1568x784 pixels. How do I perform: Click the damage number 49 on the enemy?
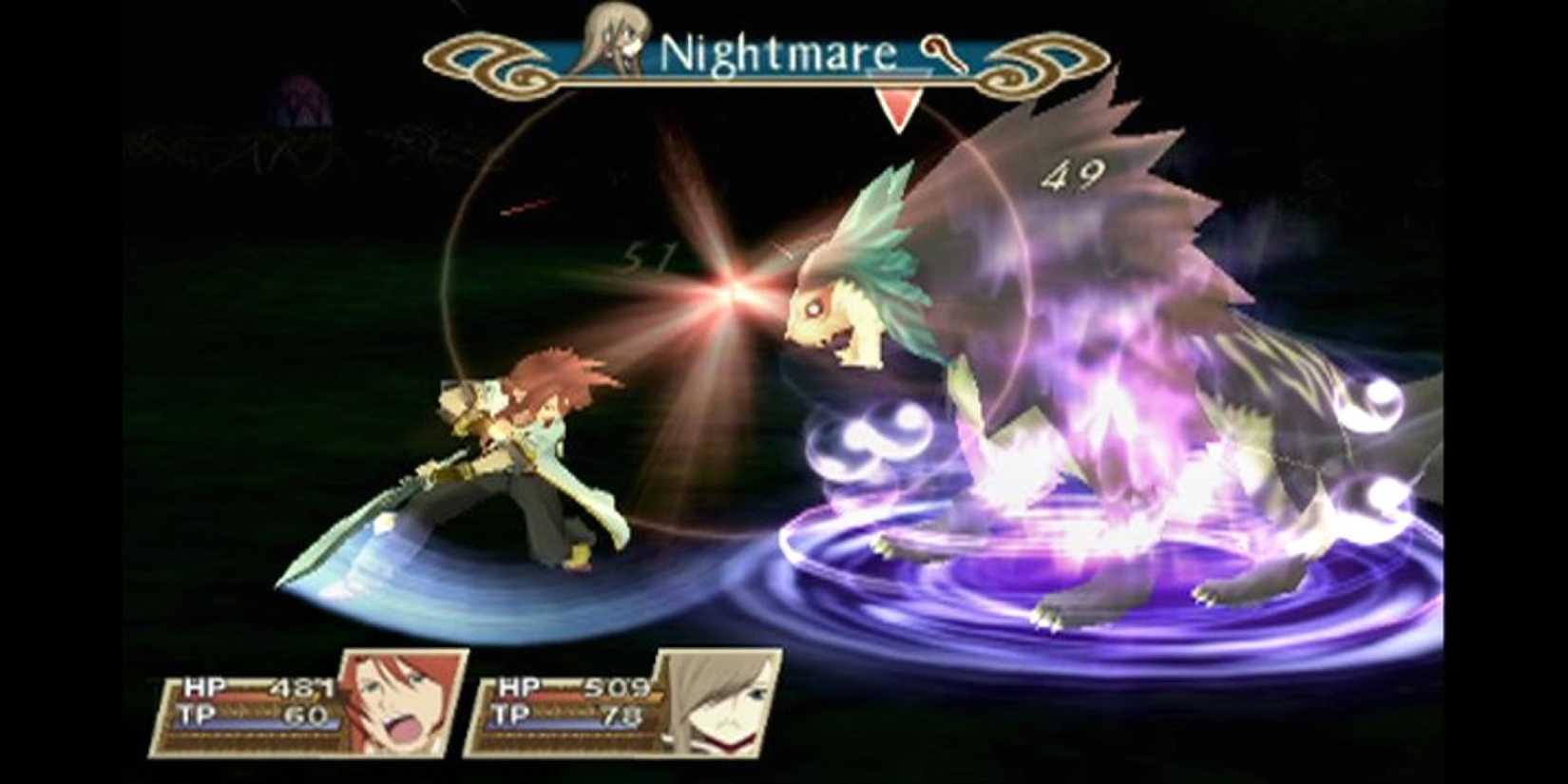[x=1072, y=174]
